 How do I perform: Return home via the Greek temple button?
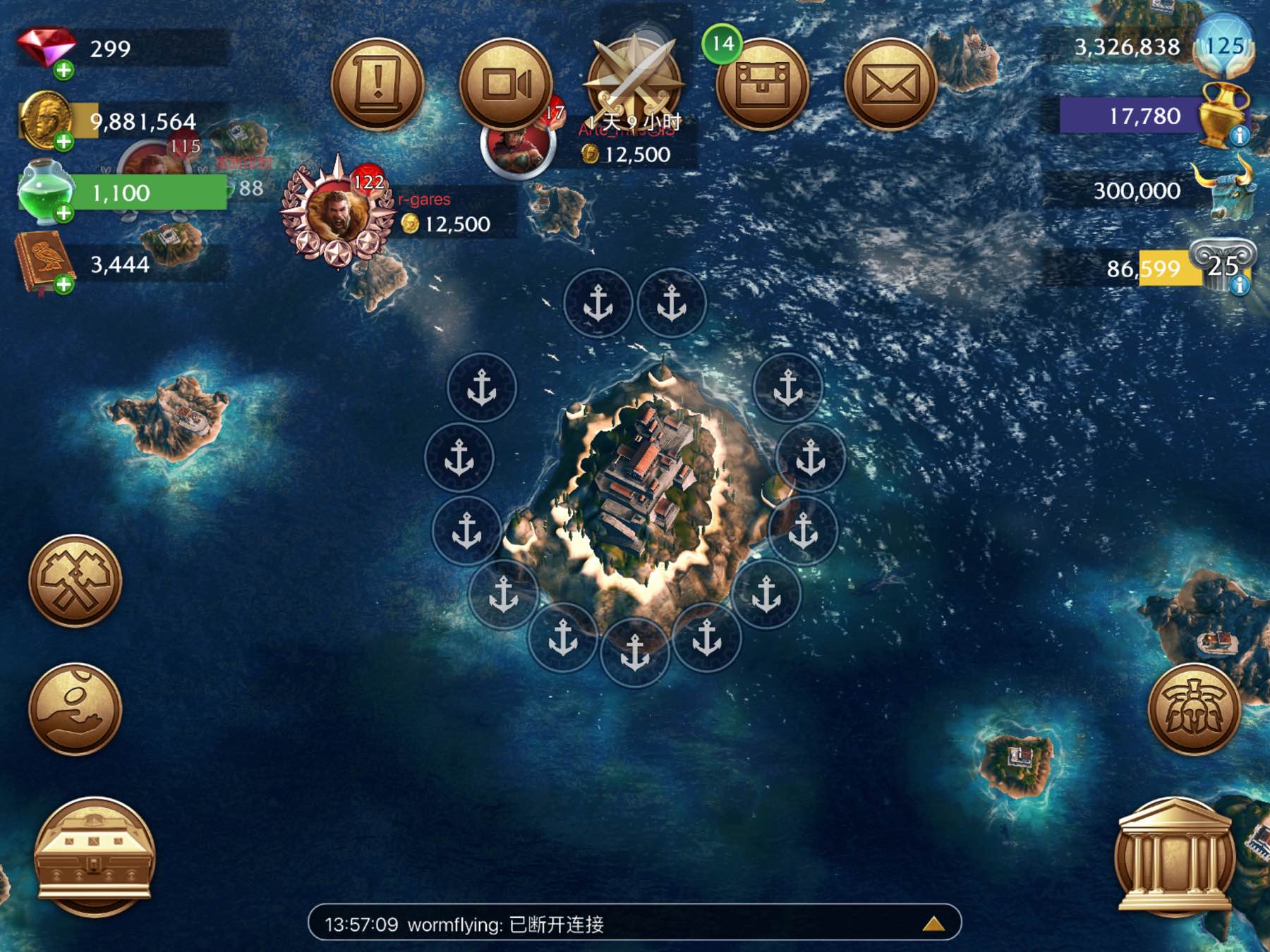tap(1174, 855)
